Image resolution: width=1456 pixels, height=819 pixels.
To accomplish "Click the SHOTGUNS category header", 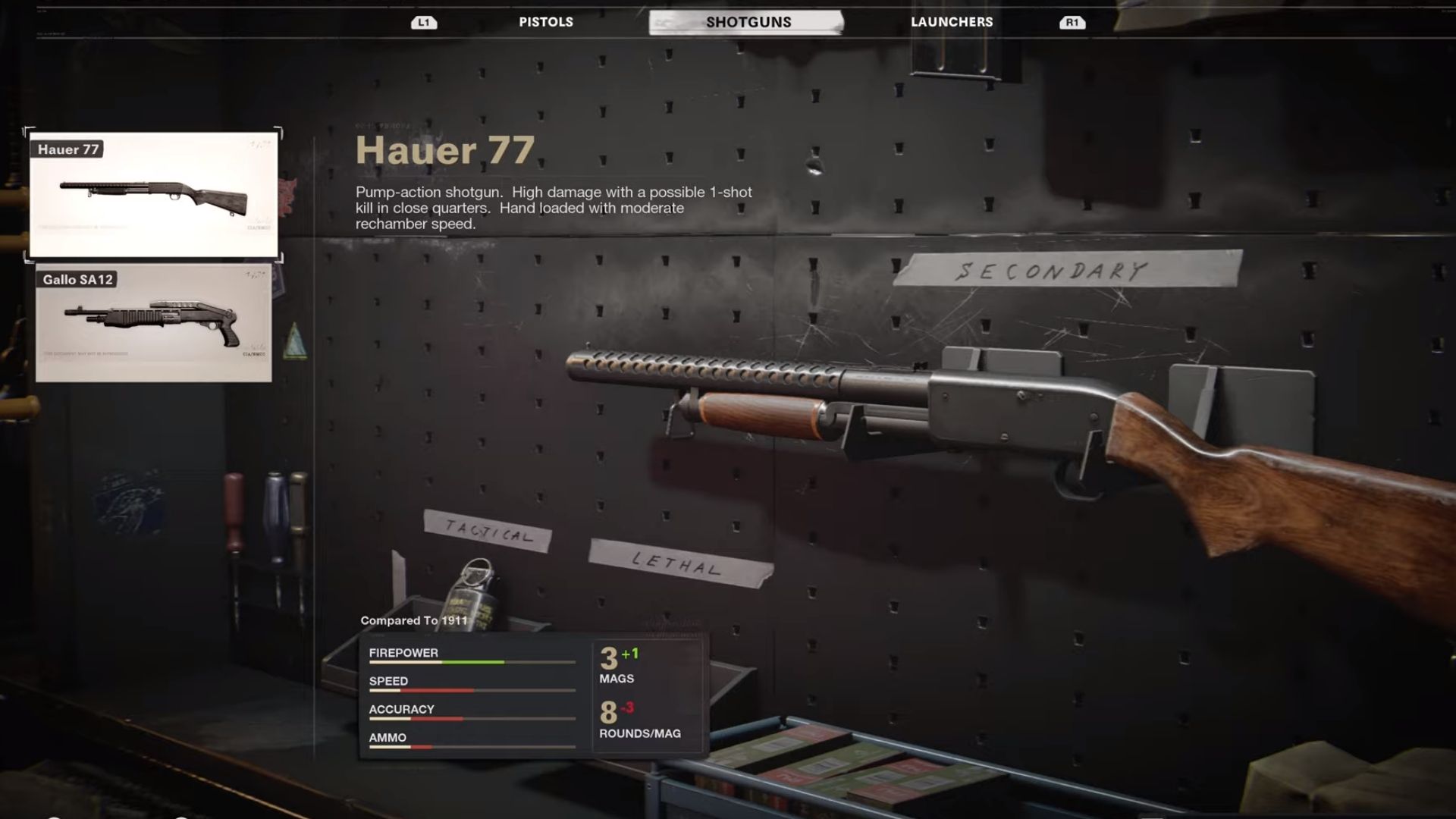I will tap(749, 22).
